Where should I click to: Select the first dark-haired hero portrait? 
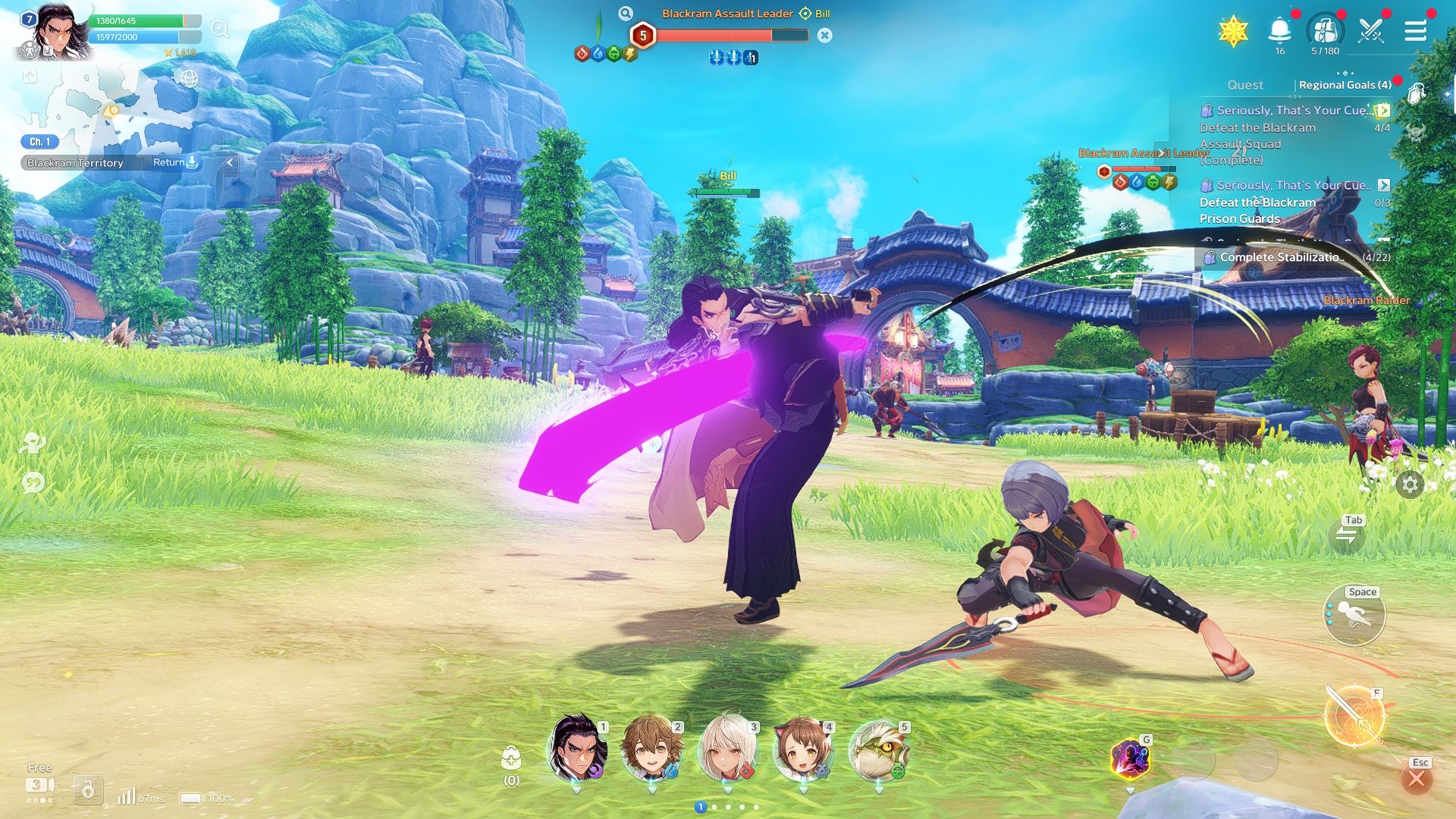(x=578, y=749)
